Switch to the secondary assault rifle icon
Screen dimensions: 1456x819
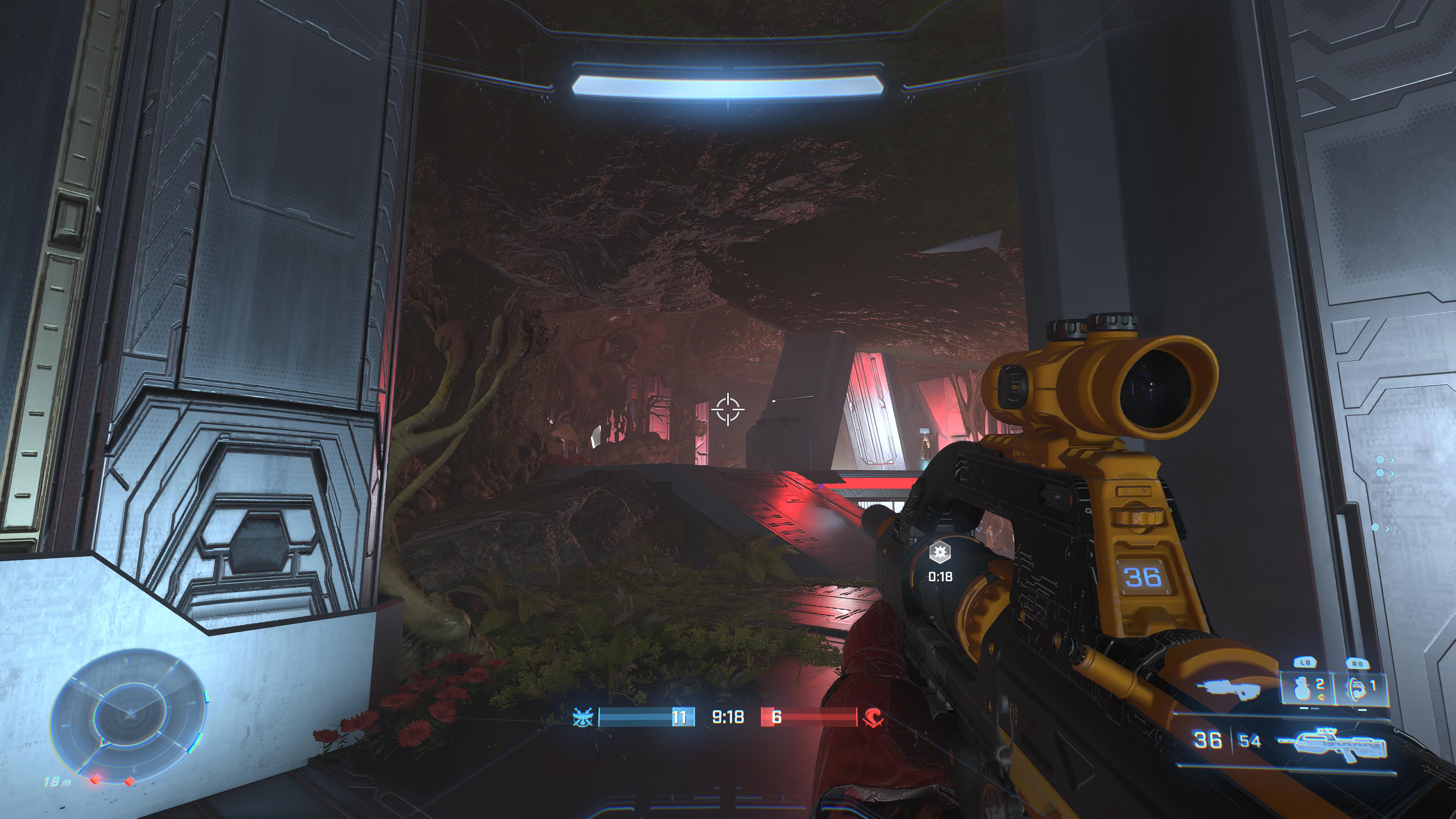point(1228,689)
